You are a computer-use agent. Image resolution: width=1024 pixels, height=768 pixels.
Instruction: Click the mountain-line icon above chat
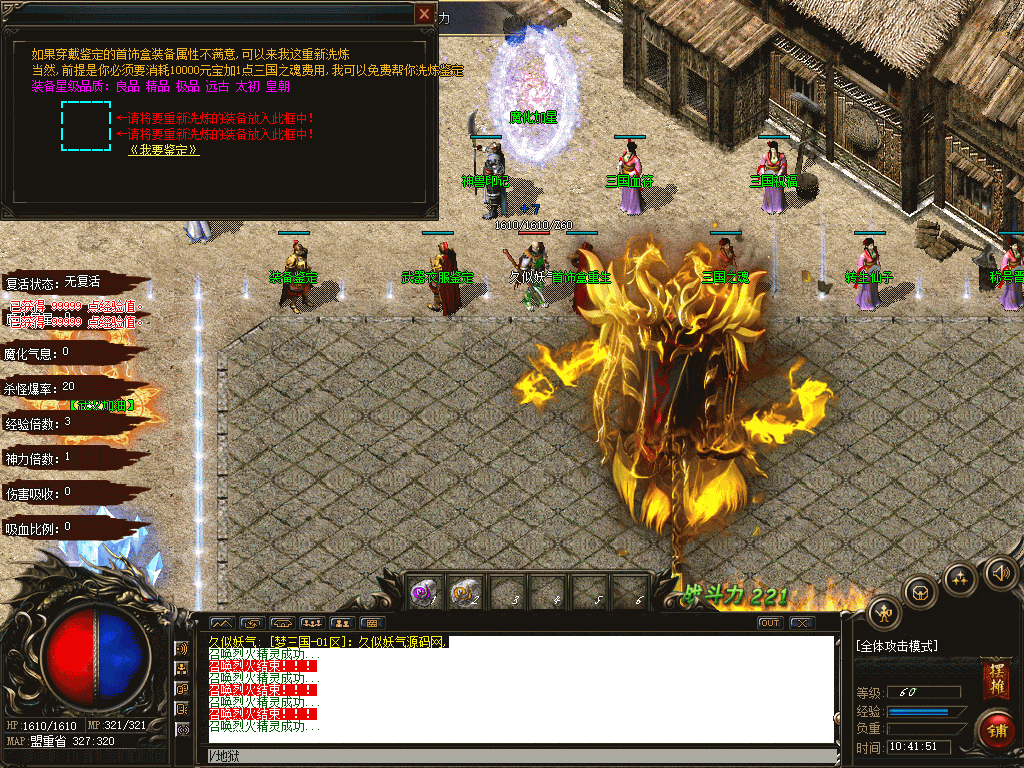220,623
